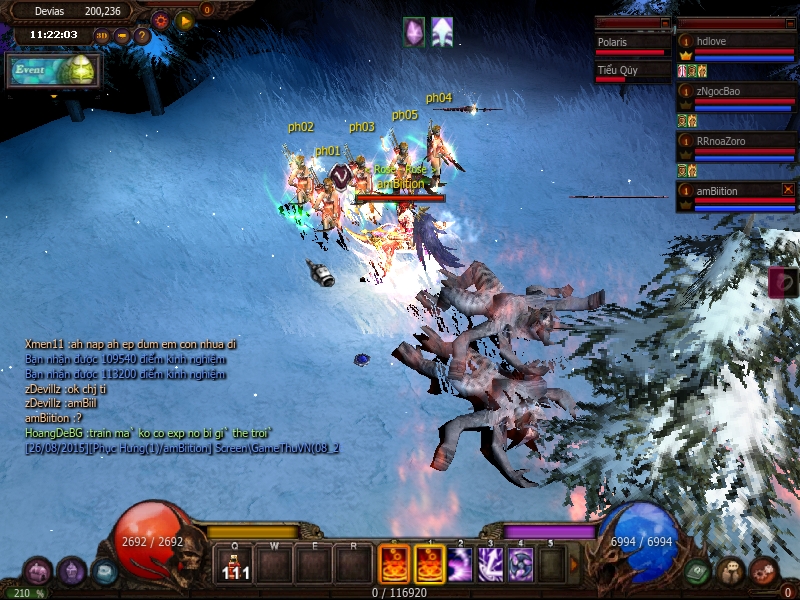Activate the swirling vortex skill in slot 4

tap(521, 565)
